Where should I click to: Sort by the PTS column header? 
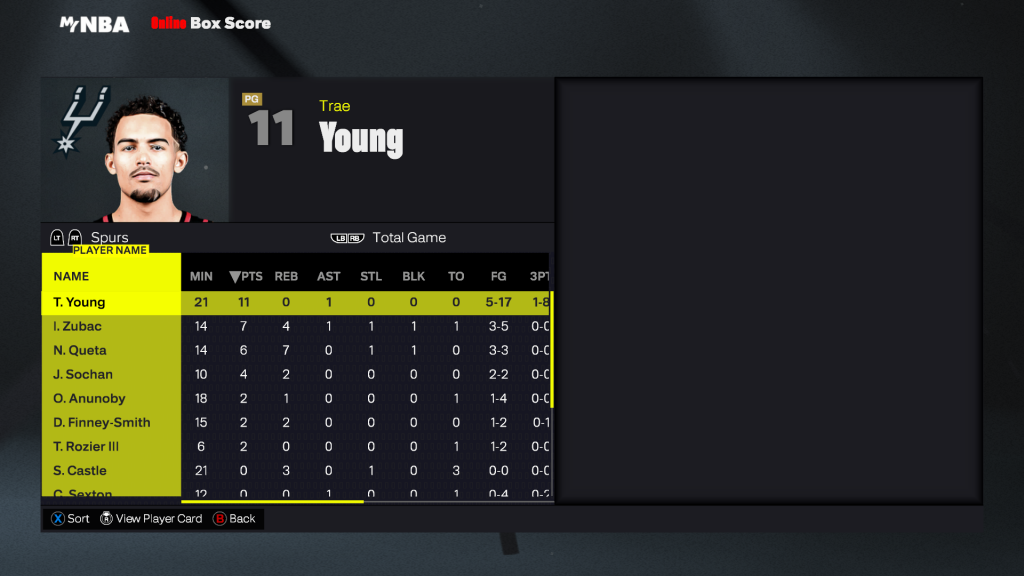[x=246, y=276]
